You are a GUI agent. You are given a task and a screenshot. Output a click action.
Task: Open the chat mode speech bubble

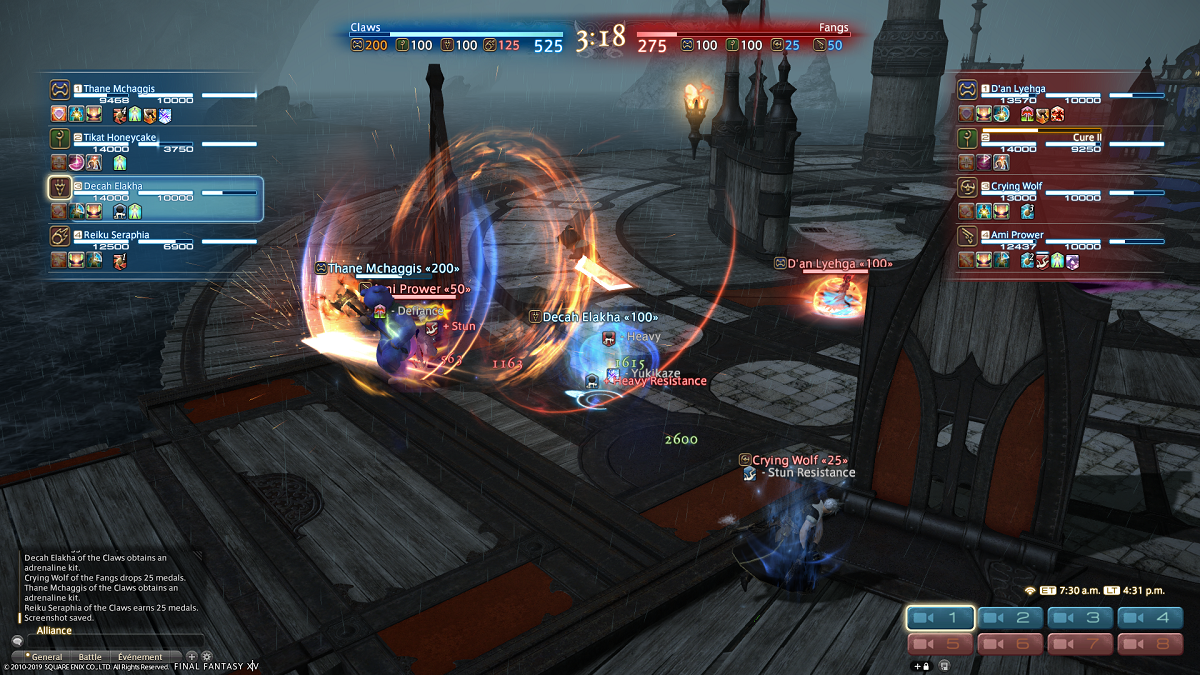click(17, 641)
